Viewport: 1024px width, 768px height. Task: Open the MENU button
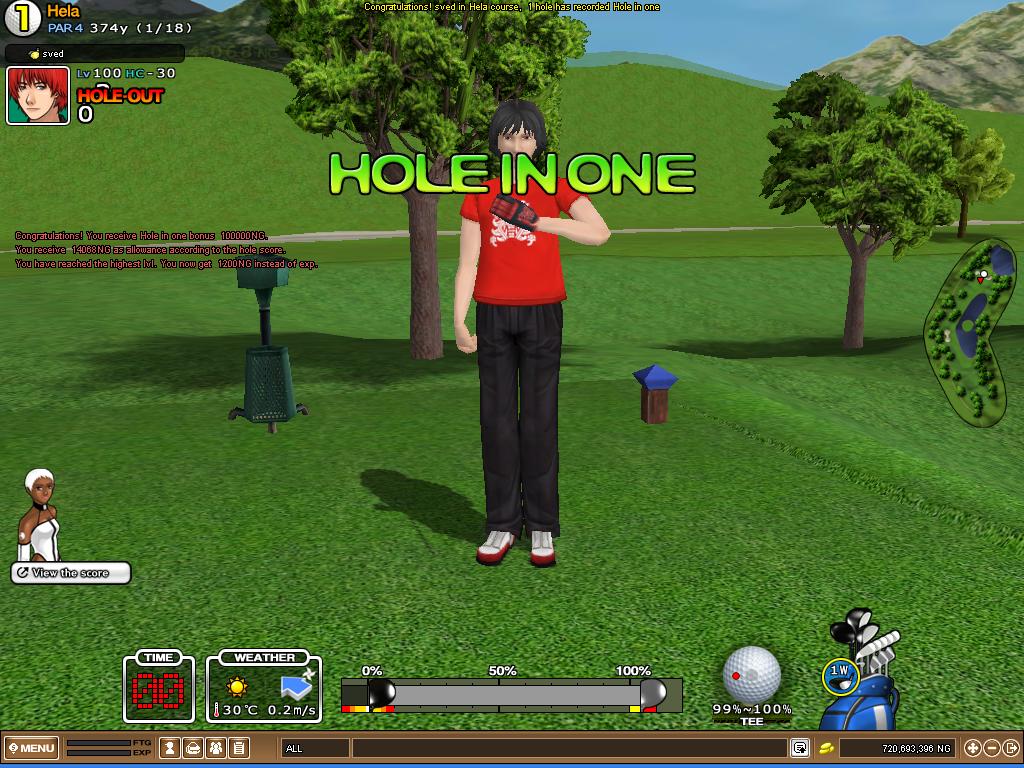click(31, 748)
